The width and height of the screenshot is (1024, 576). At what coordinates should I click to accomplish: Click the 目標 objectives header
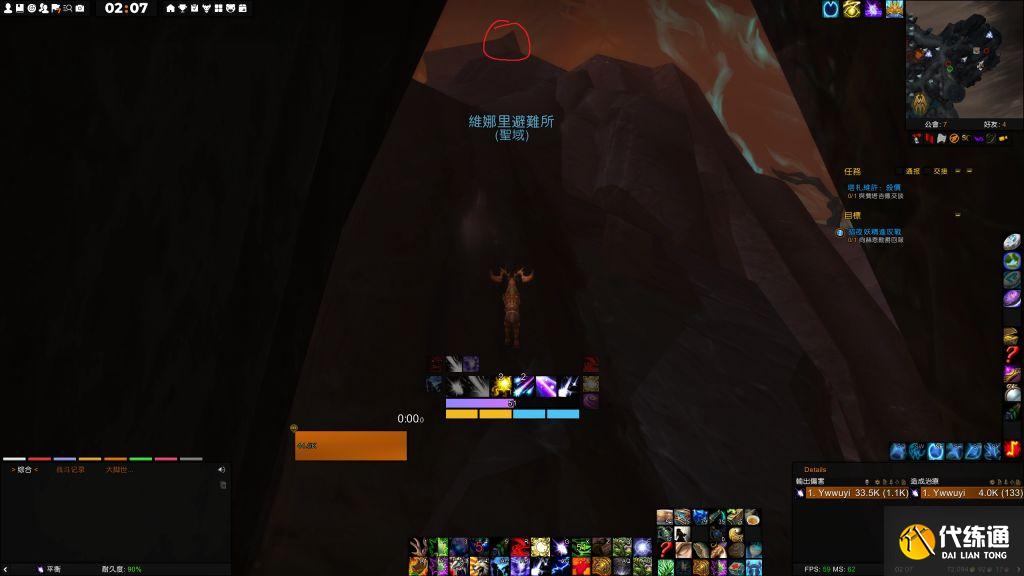[x=852, y=215]
